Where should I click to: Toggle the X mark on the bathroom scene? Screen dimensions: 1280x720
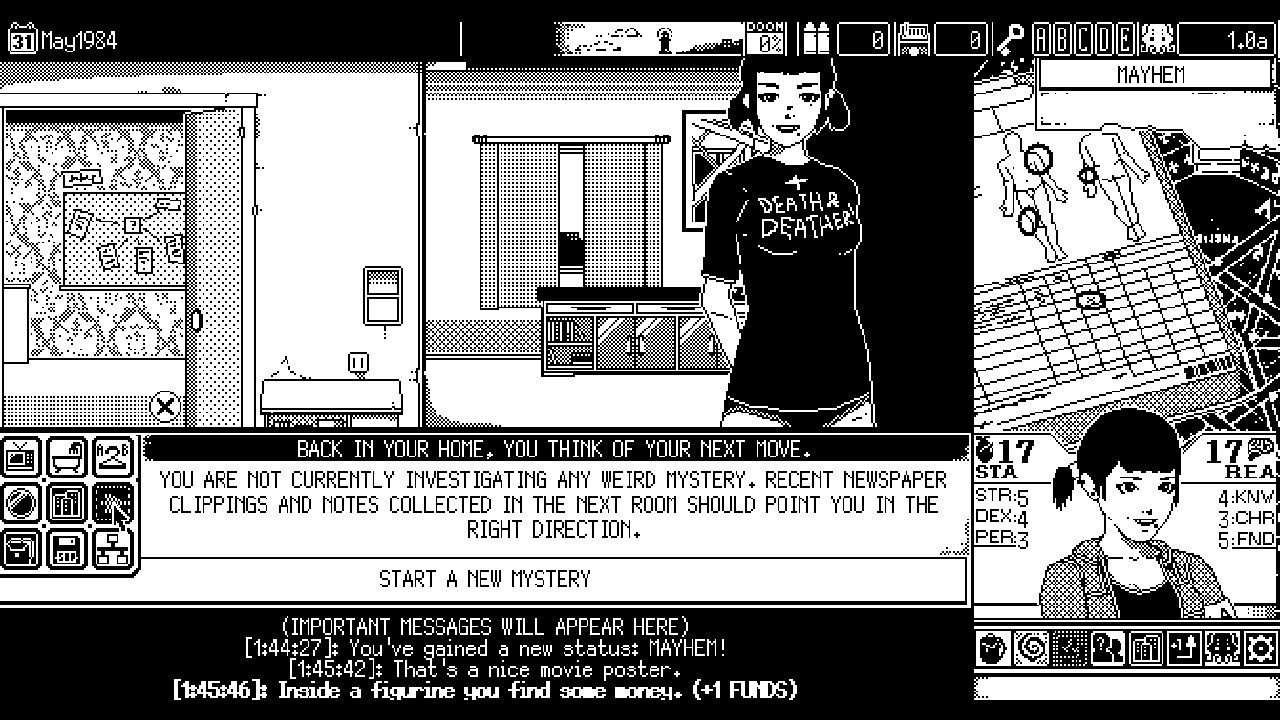(x=164, y=405)
